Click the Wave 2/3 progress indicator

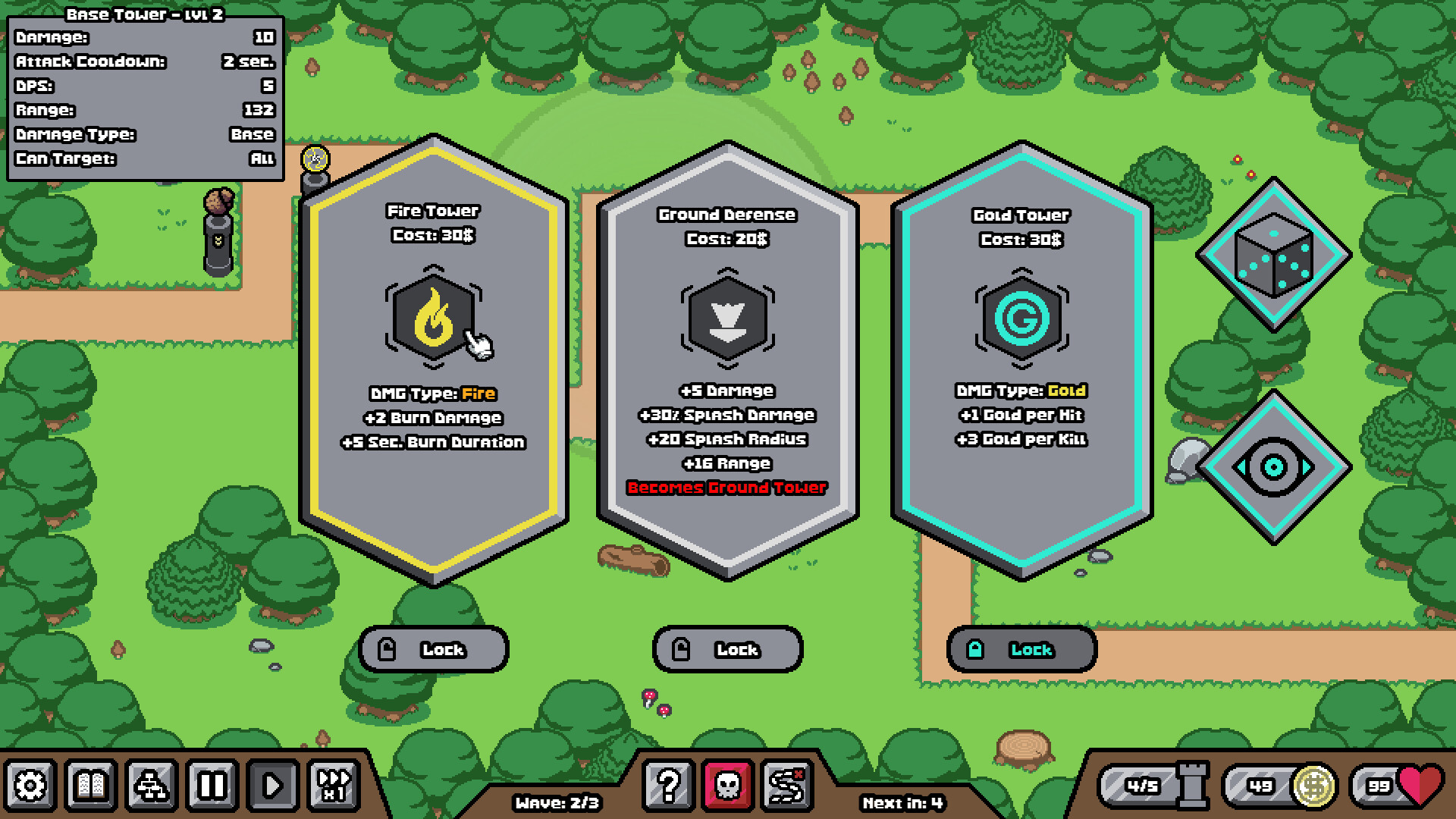[x=556, y=801]
